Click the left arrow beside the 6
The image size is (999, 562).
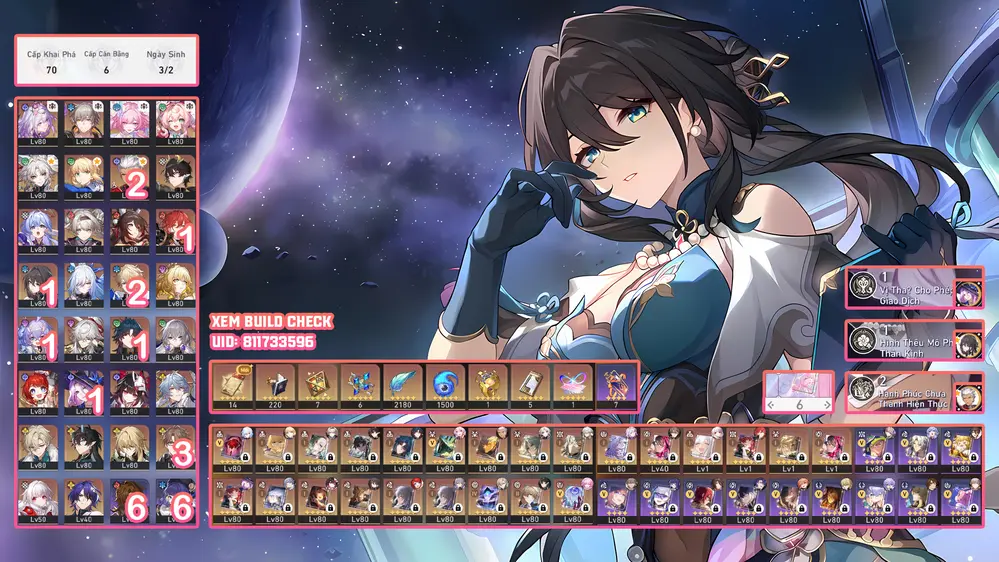(x=772, y=405)
